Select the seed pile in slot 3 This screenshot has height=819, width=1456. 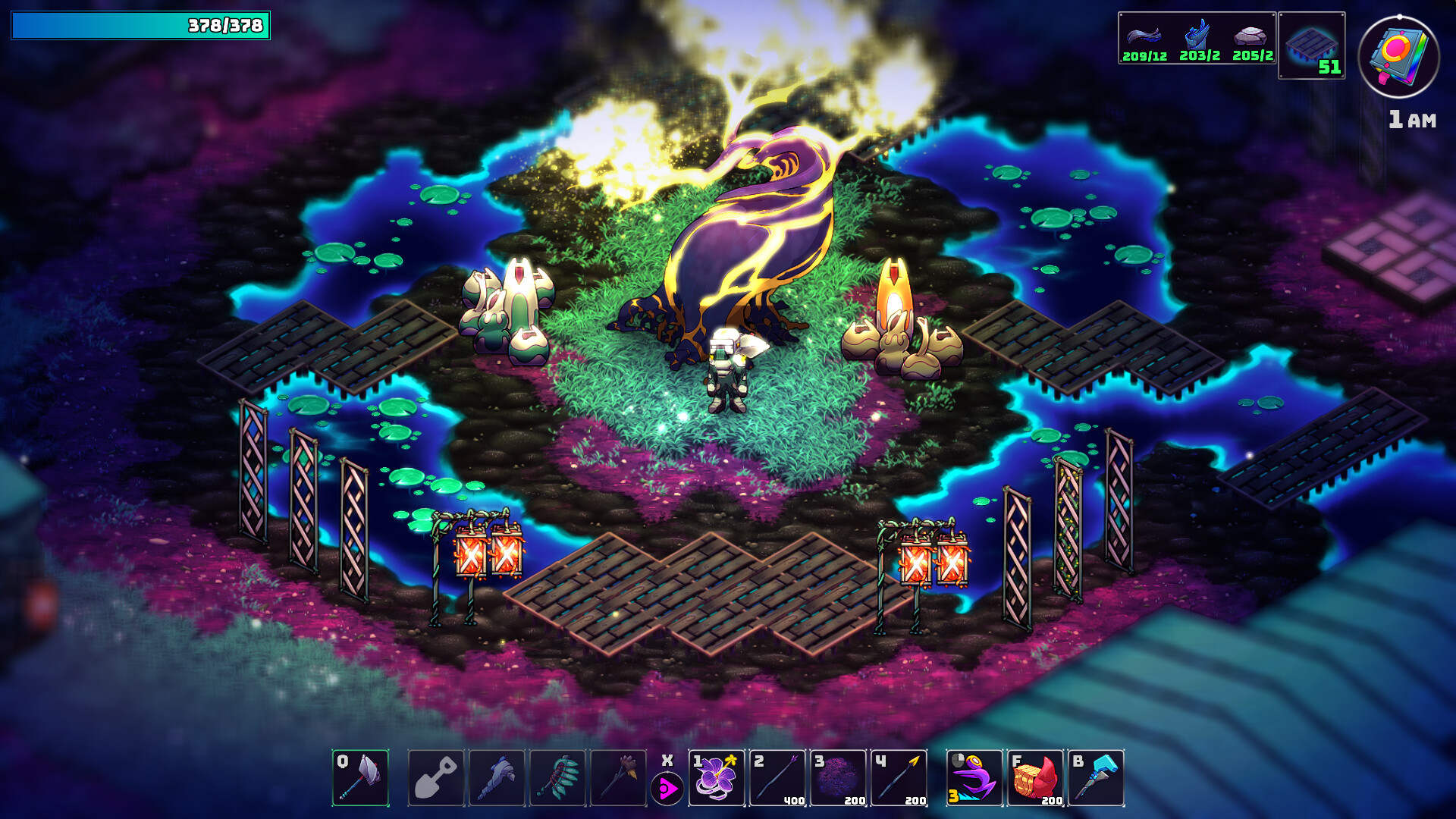click(839, 783)
